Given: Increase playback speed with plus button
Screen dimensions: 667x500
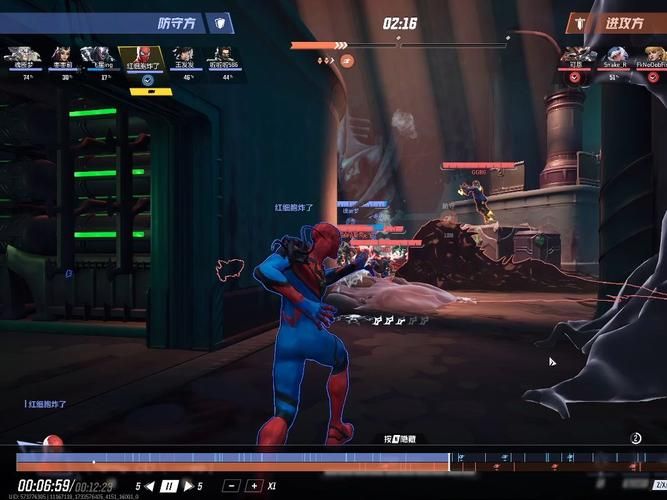Looking at the screenshot, I should coord(254,486).
